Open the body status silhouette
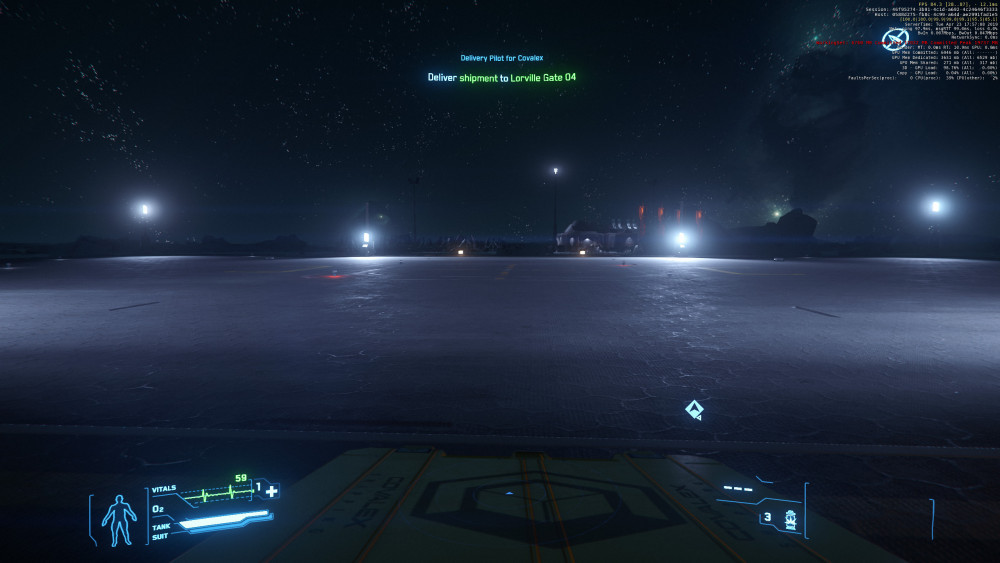1000x563 pixels. (x=121, y=520)
